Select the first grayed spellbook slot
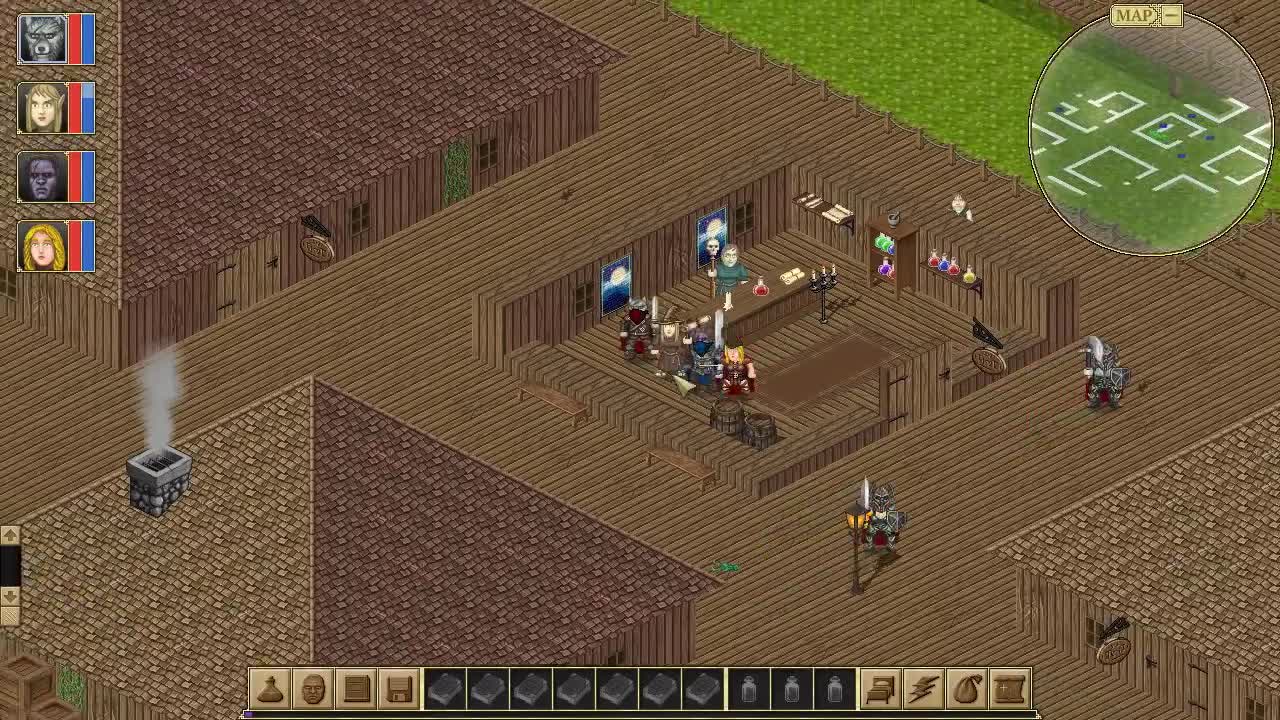 tap(446, 688)
